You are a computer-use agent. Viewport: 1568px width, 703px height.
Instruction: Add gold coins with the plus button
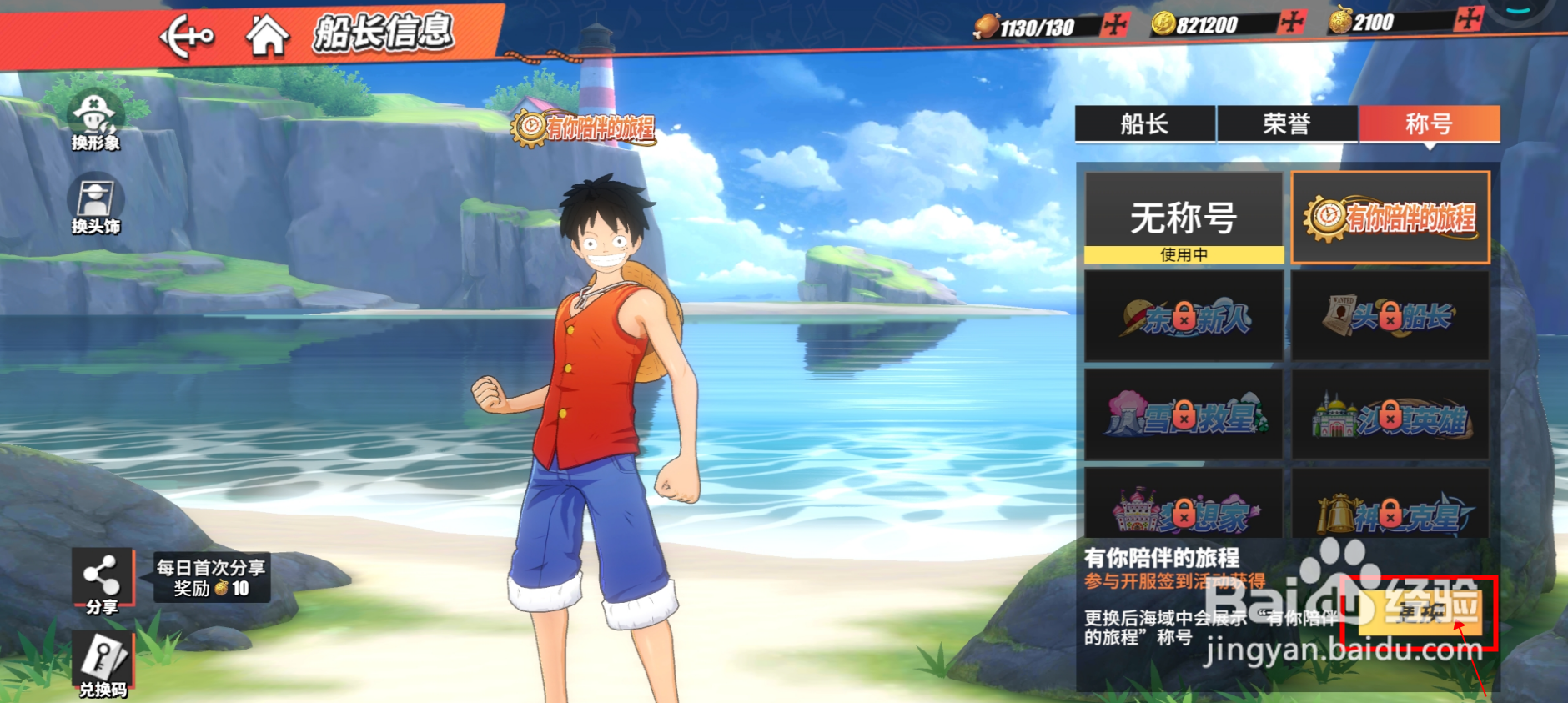coord(1292,22)
